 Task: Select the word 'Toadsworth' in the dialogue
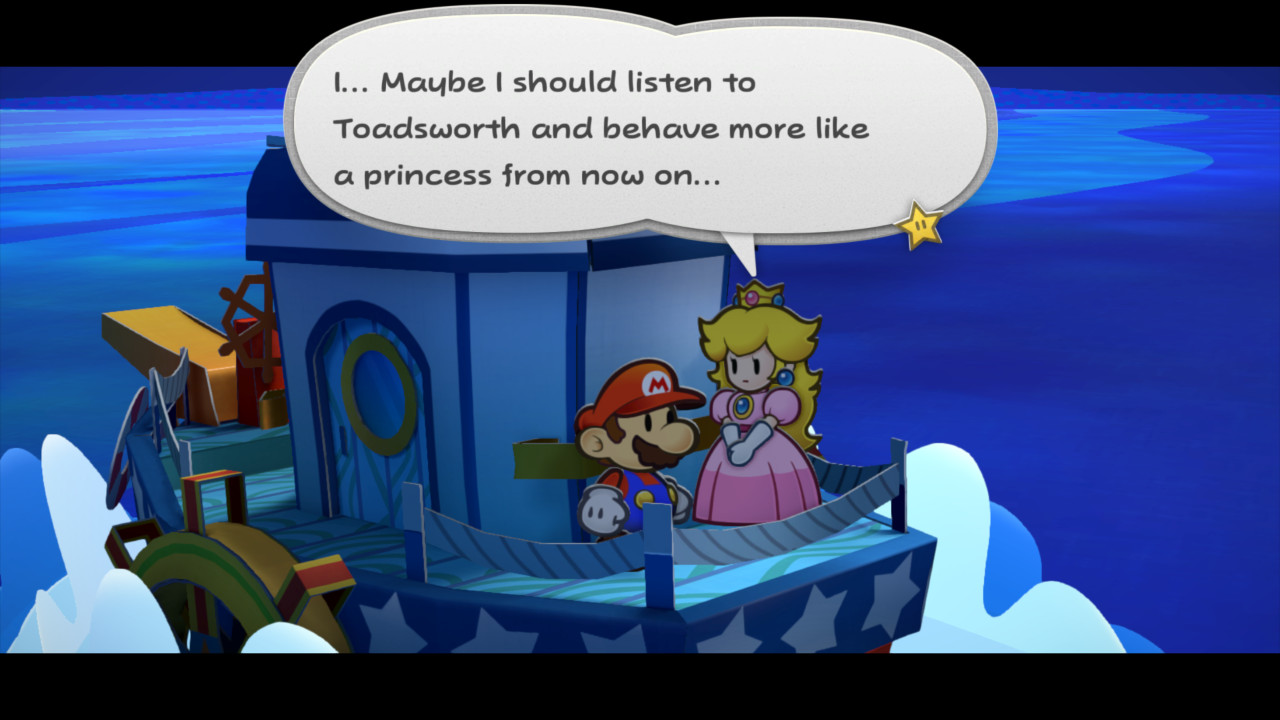pyautogui.click(x=432, y=128)
